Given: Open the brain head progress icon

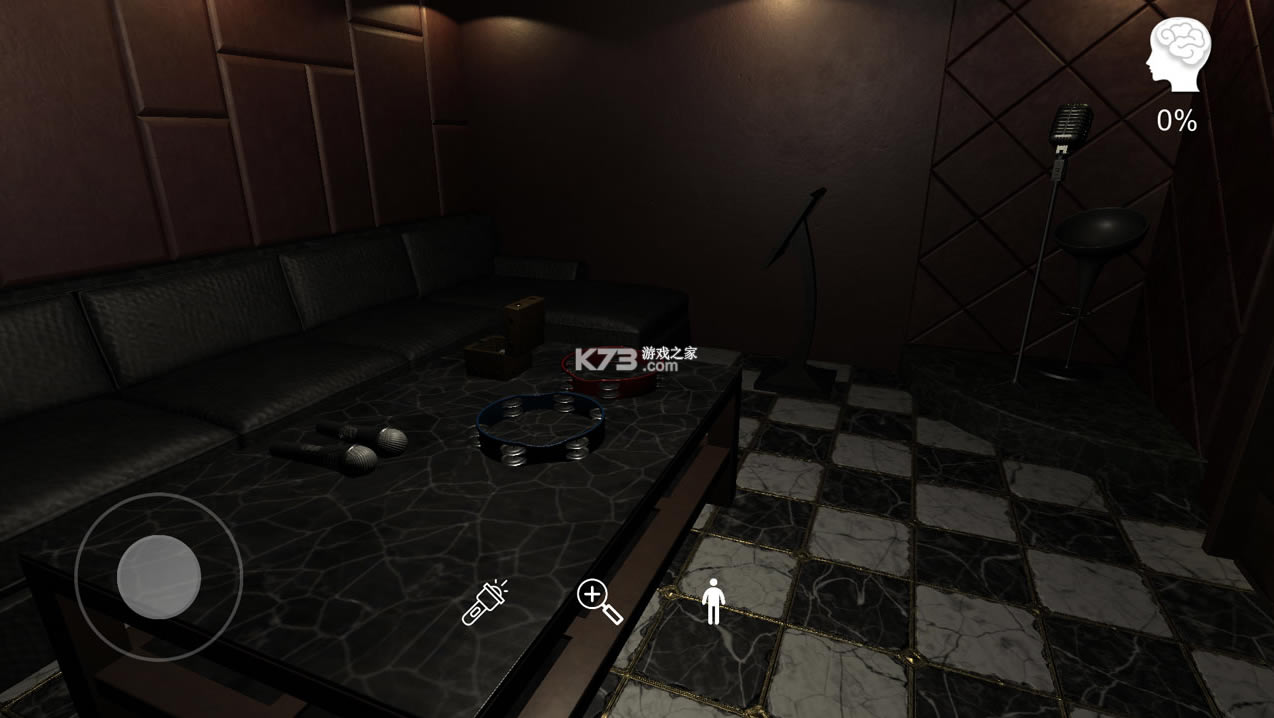Looking at the screenshot, I should coord(1179,55).
